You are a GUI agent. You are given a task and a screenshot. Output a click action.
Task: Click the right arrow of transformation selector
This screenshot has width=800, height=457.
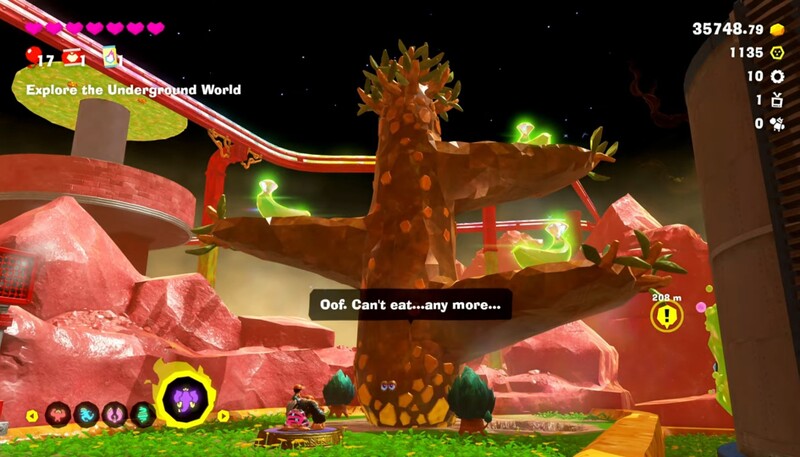click(x=224, y=415)
